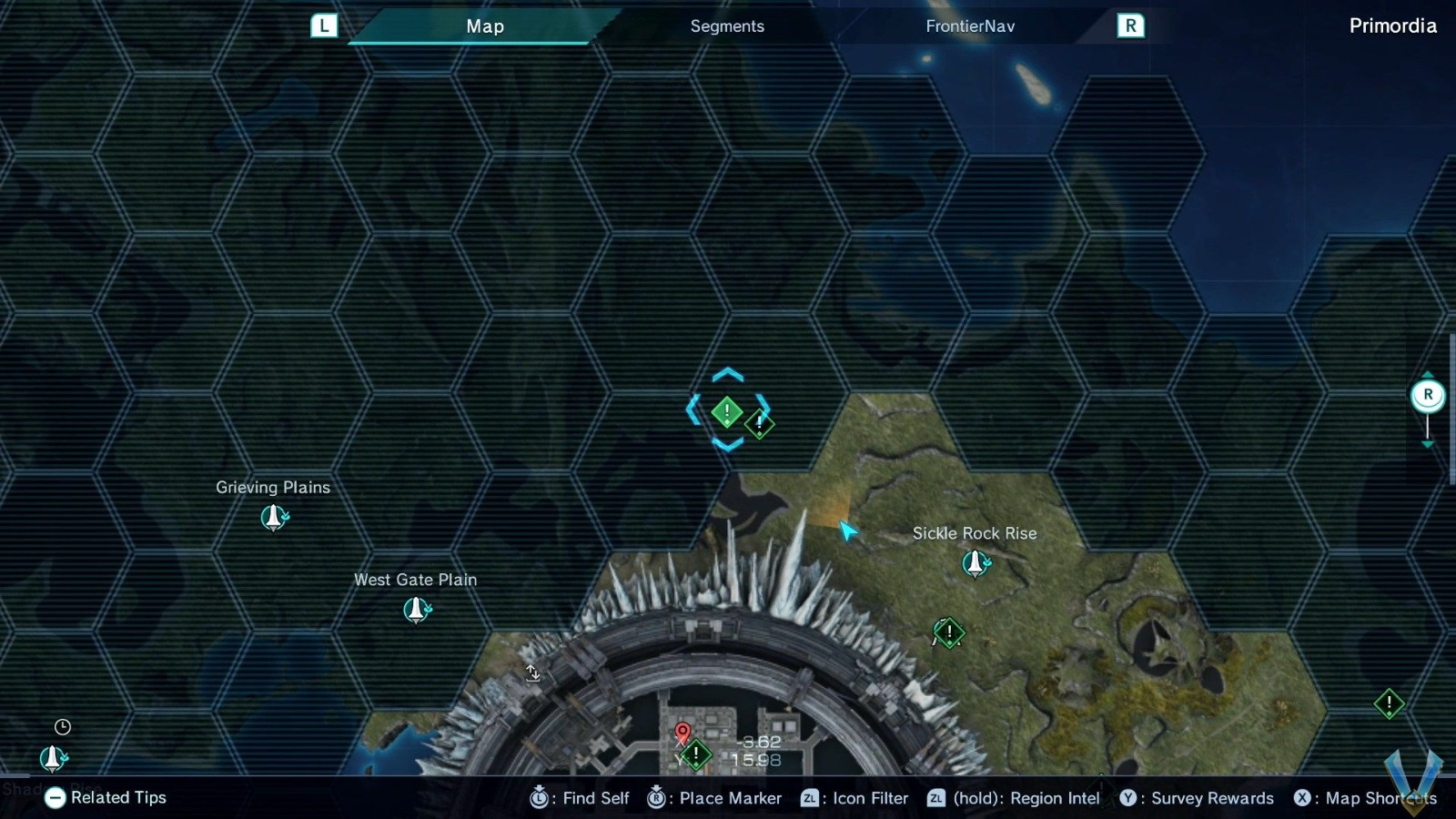Switch to the Segments tab
This screenshot has width=1456, height=819.
726,26
